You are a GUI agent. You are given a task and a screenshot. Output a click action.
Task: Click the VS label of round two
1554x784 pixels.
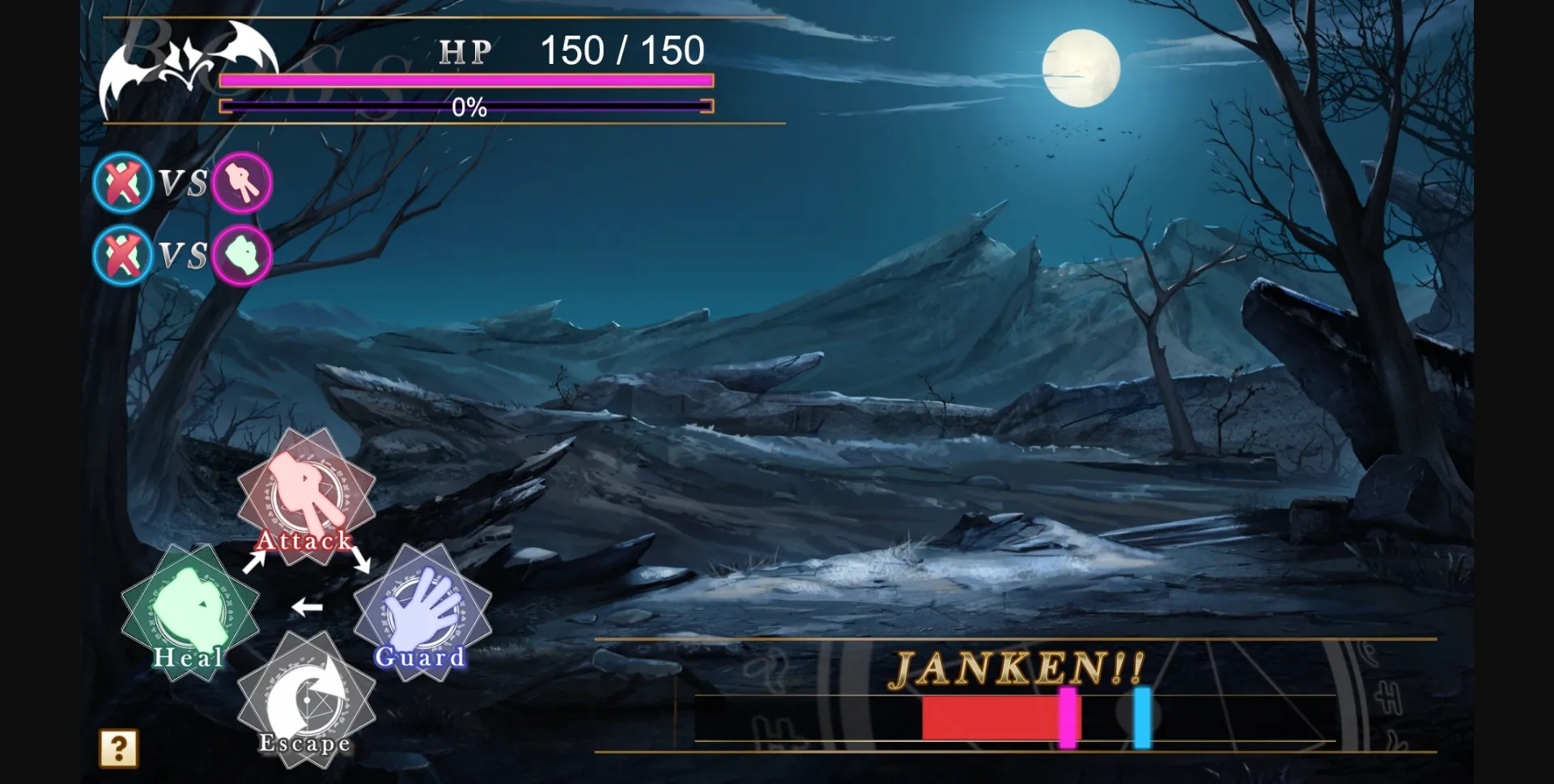182,256
